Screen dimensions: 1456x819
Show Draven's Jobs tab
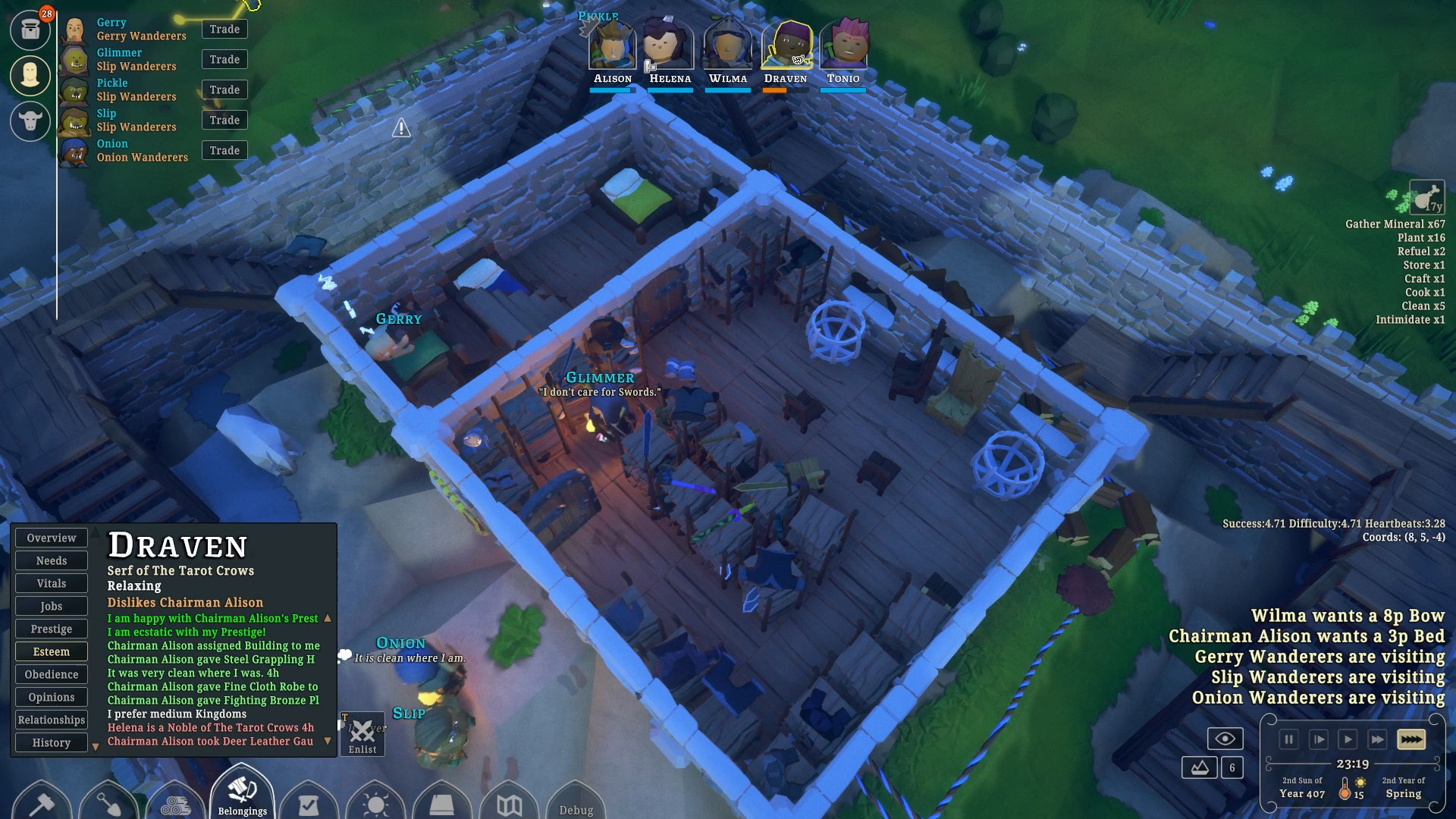[x=52, y=607]
